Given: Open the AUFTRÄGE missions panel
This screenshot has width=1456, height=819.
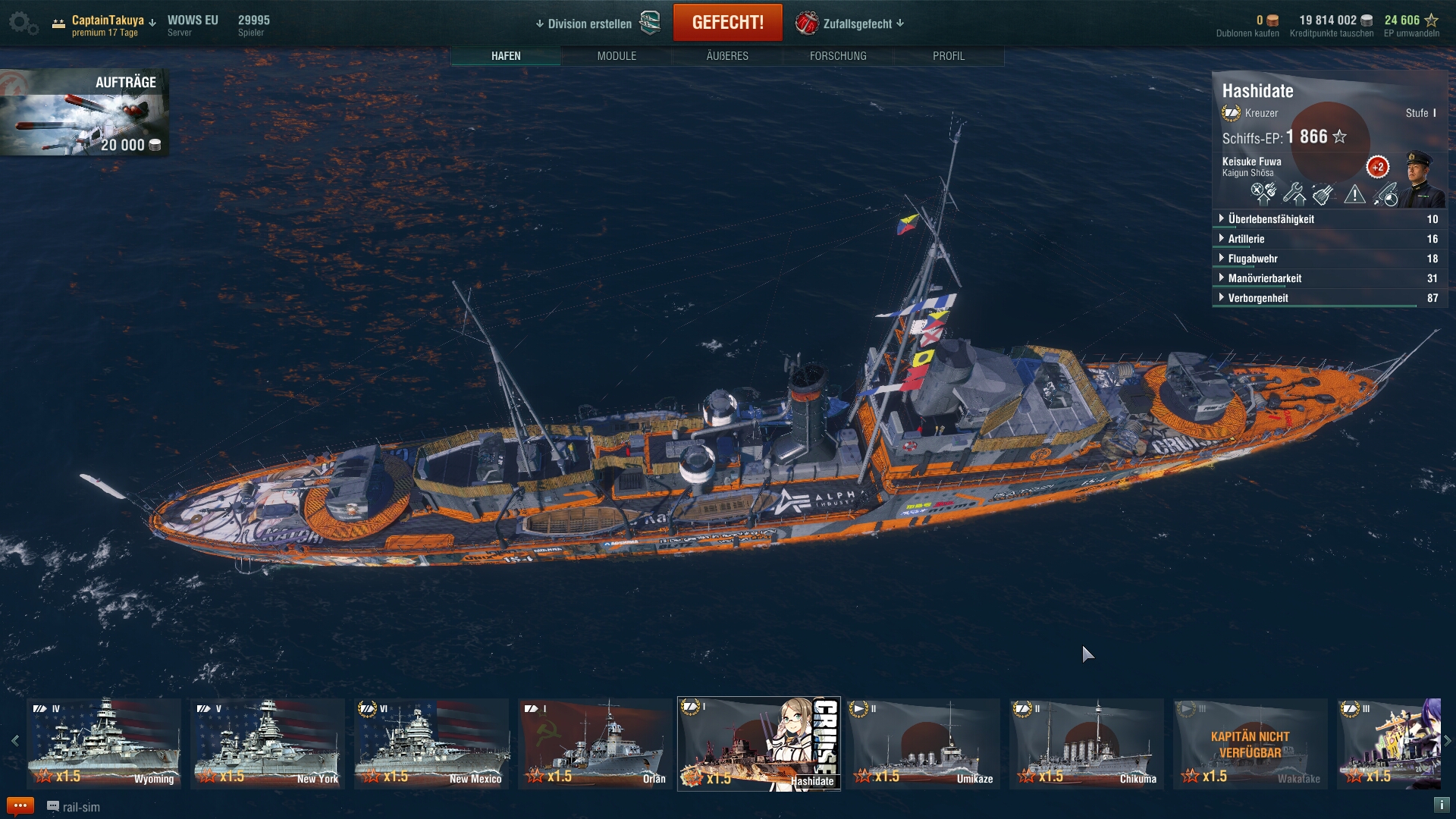Looking at the screenshot, I should (x=84, y=112).
